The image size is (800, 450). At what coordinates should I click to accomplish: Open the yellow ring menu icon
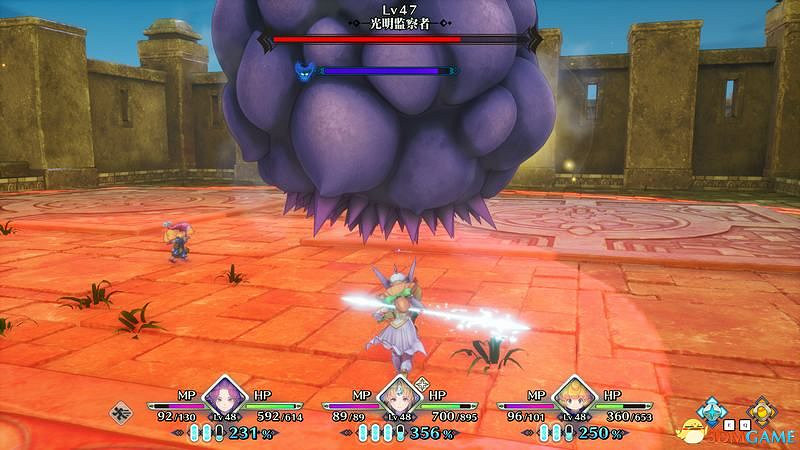point(762,408)
